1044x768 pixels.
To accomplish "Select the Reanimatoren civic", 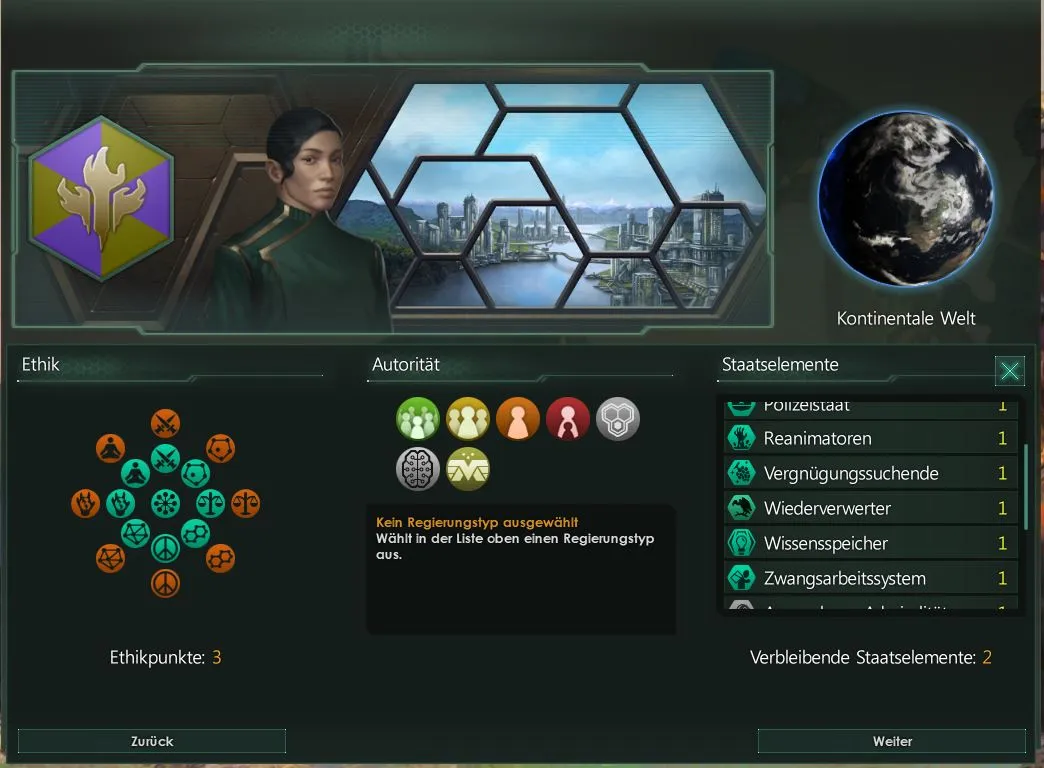I will click(870, 438).
